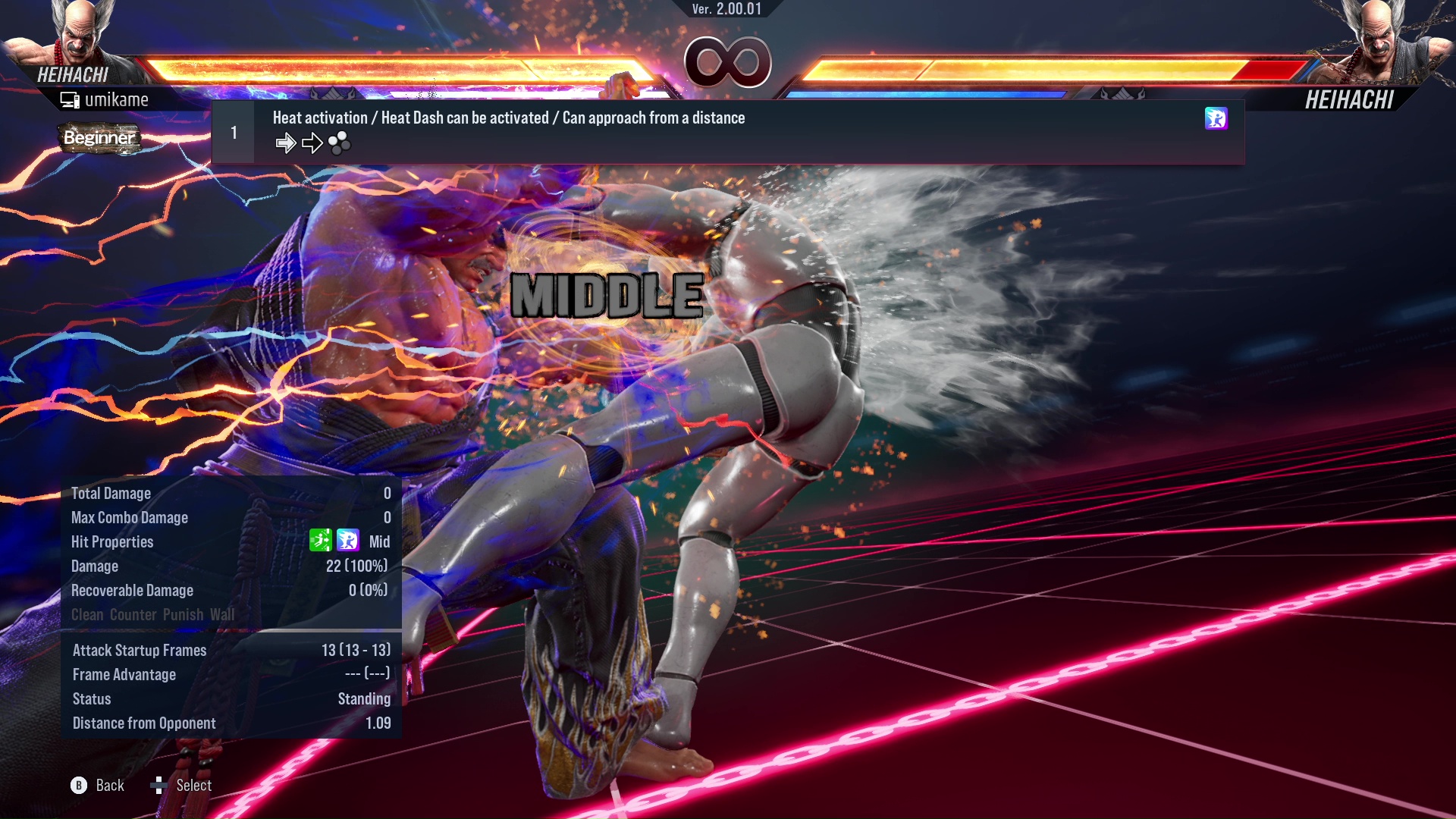The width and height of the screenshot is (1456, 819).
Task: Click the Heat icon on the move row
Action: pos(1216,118)
